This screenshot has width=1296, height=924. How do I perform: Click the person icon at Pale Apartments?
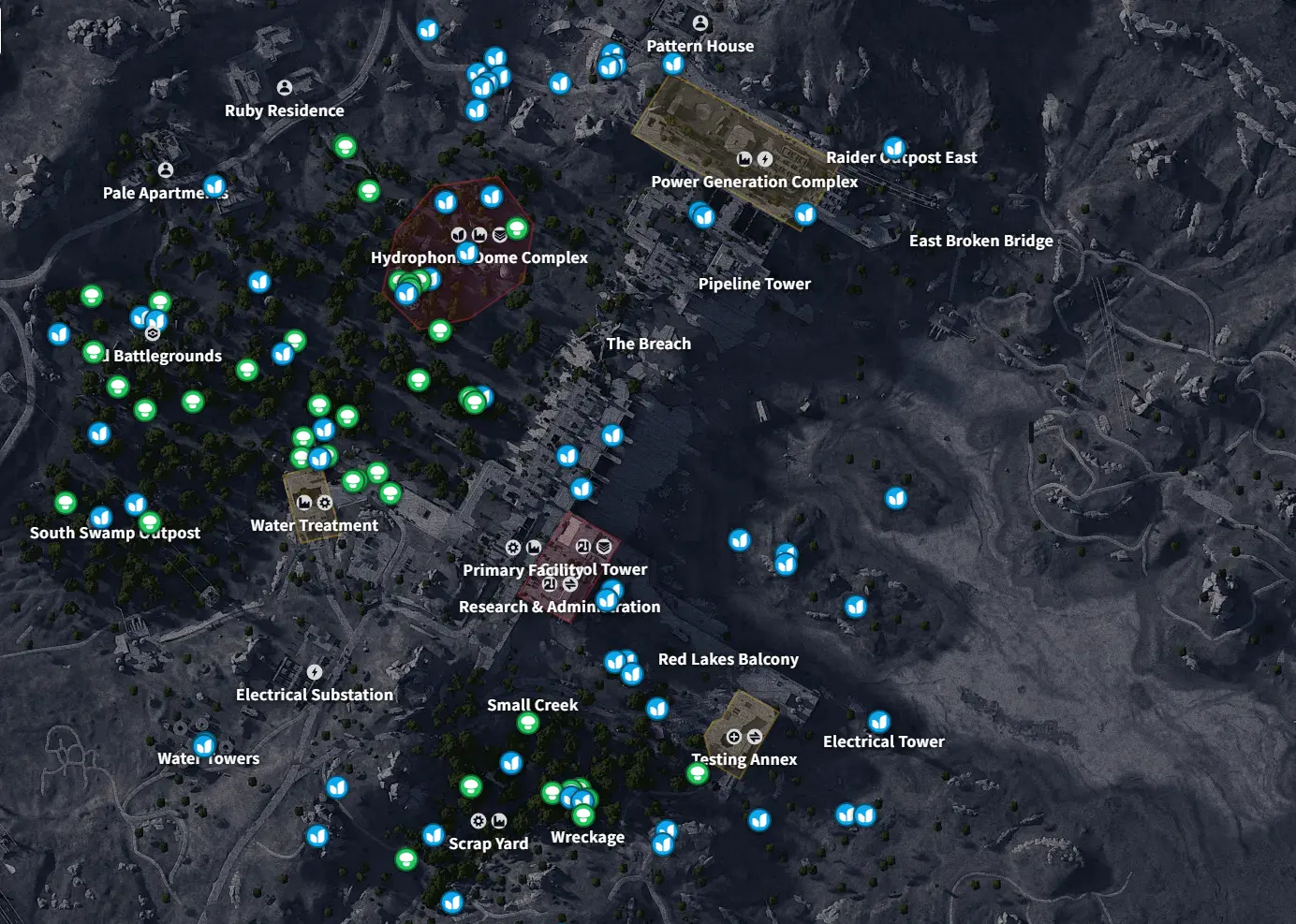166,169
